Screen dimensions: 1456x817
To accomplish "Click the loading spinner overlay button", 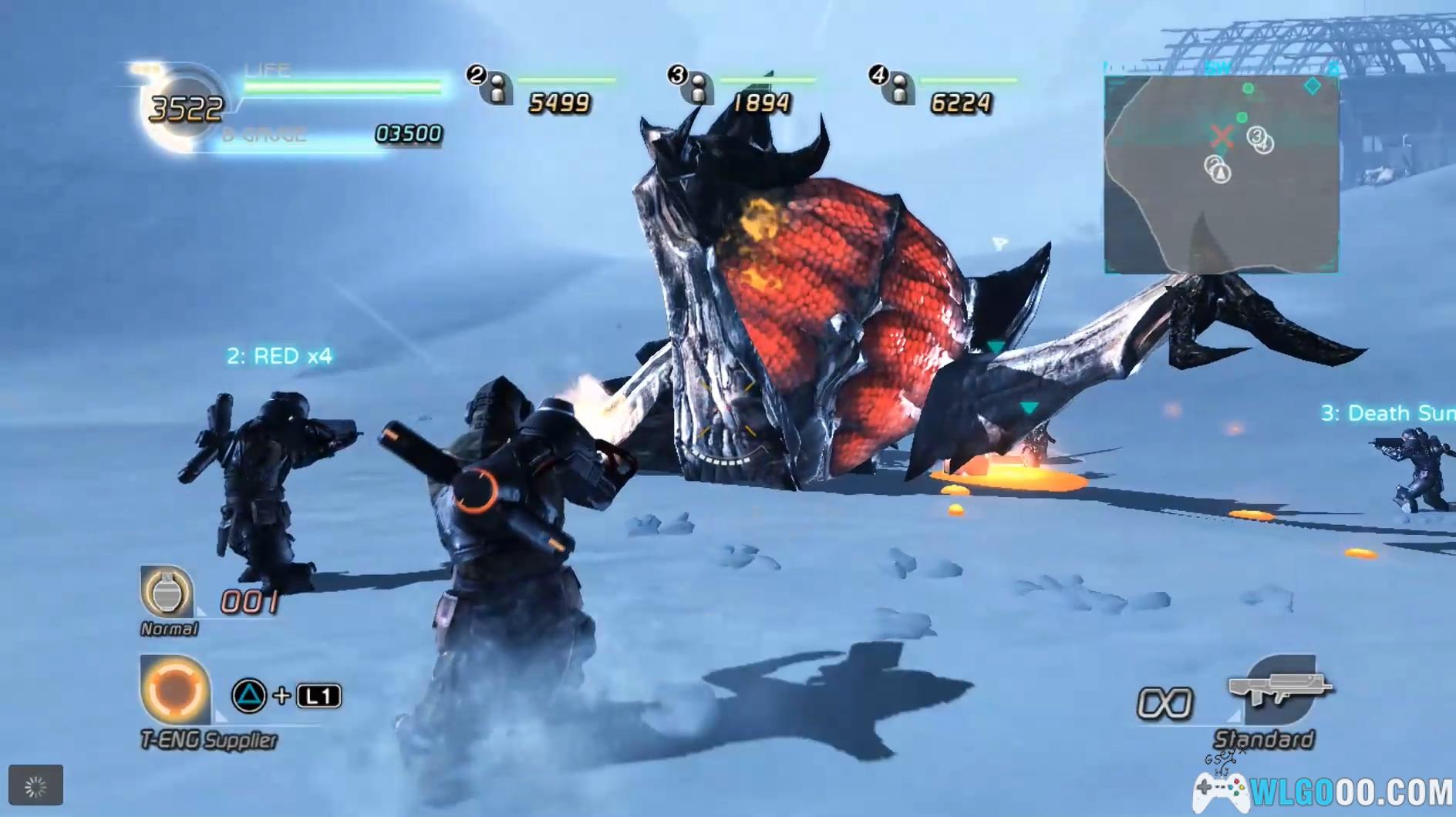I will click(x=35, y=785).
